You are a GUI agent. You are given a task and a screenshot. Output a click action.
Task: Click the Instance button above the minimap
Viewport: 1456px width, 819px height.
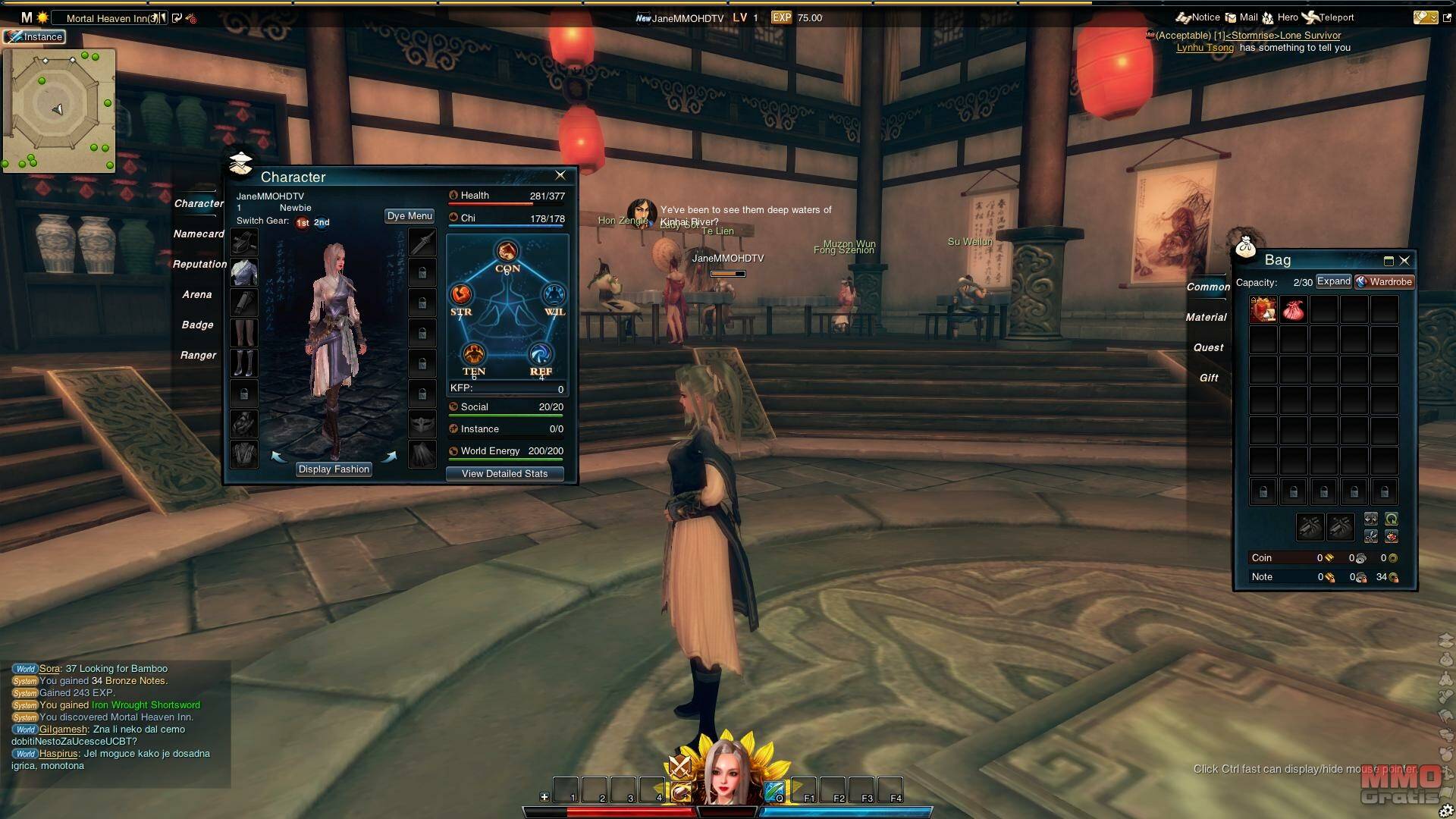(35, 36)
